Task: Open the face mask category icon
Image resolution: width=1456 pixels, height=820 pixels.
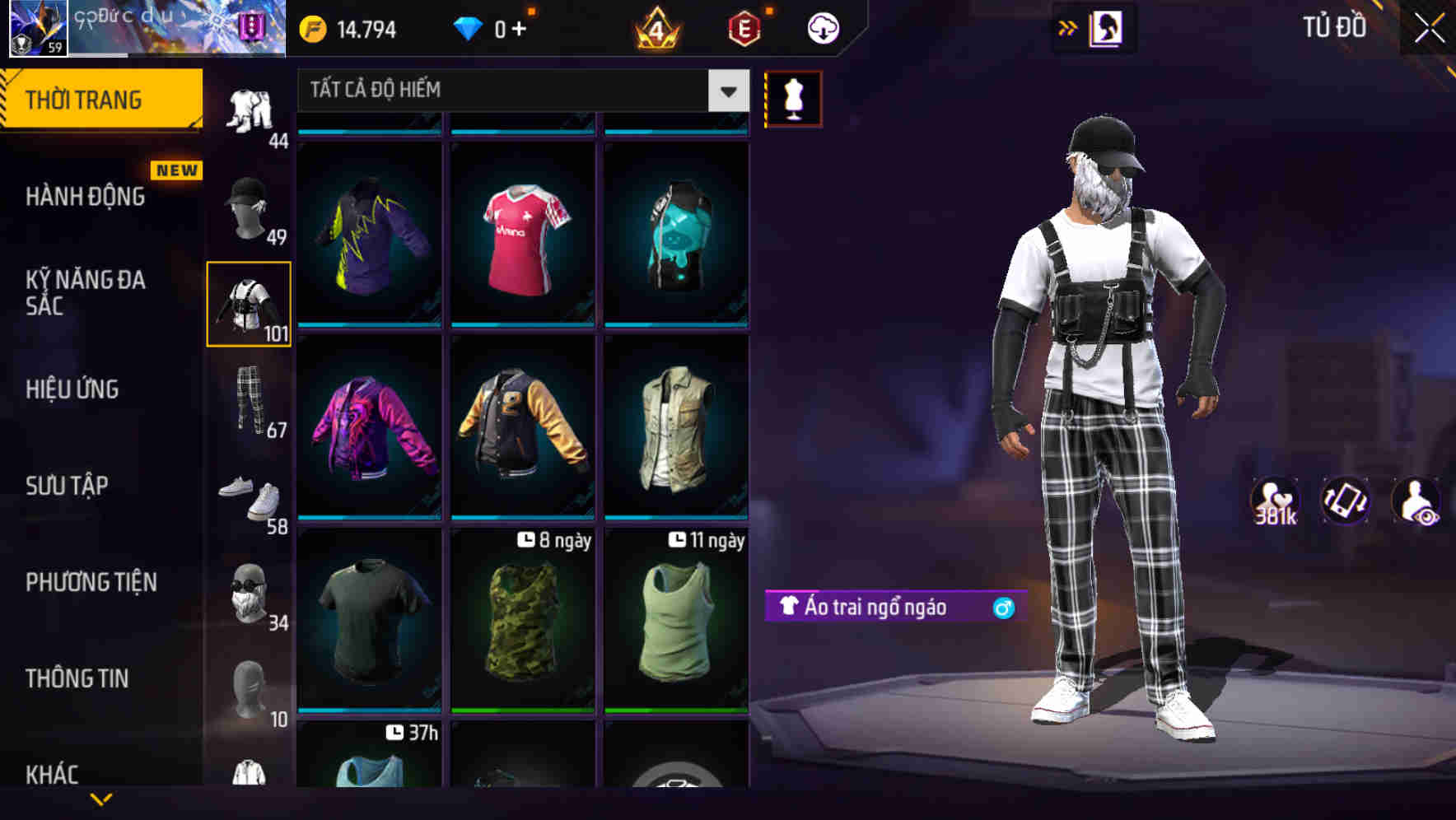Action: (x=250, y=594)
